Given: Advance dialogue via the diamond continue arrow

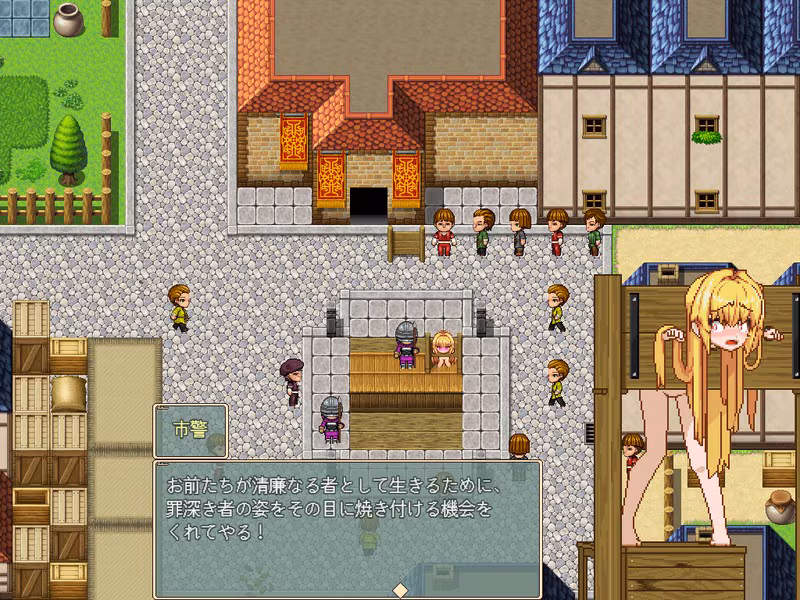Looking at the screenshot, I should tap(399, 588).
